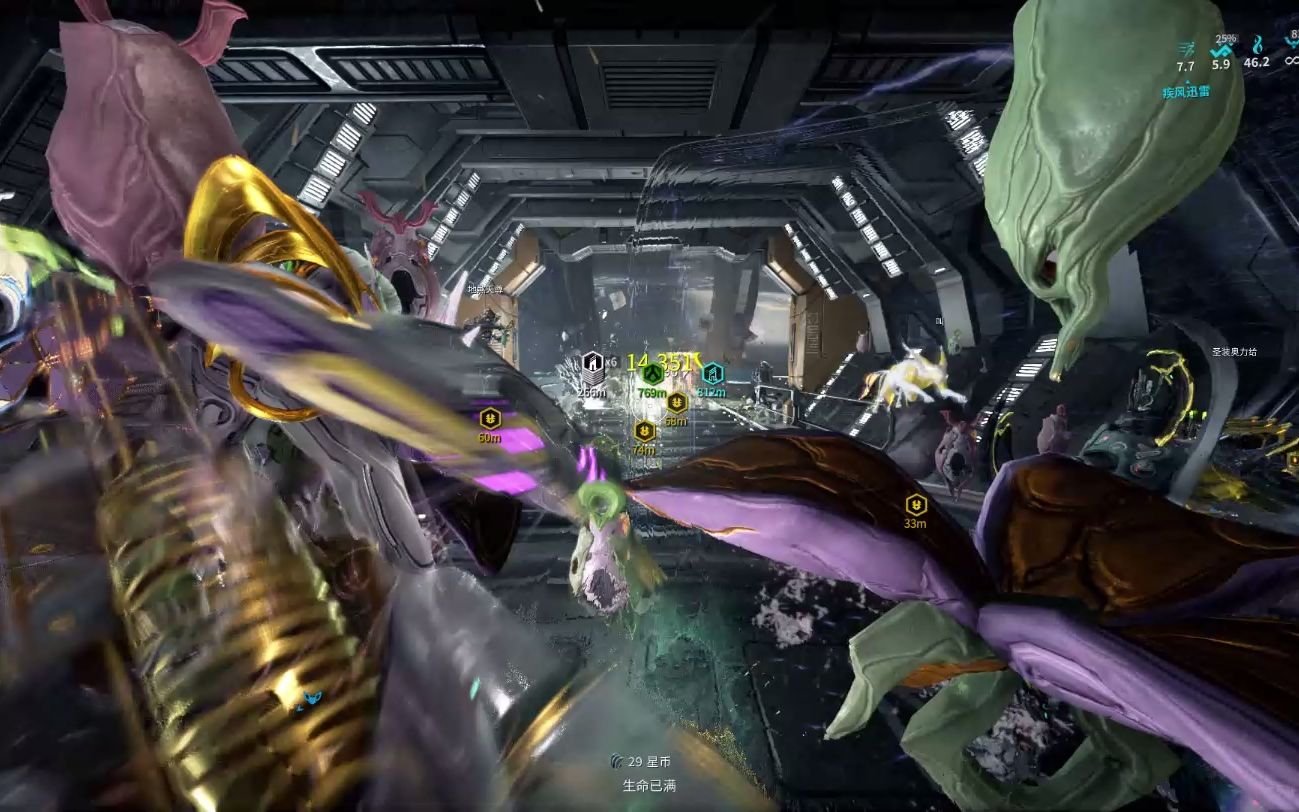The height and width of the screenshot is (812, 1299).
Task: Click the teal flame buff icon
Action: coord(1256,45)
